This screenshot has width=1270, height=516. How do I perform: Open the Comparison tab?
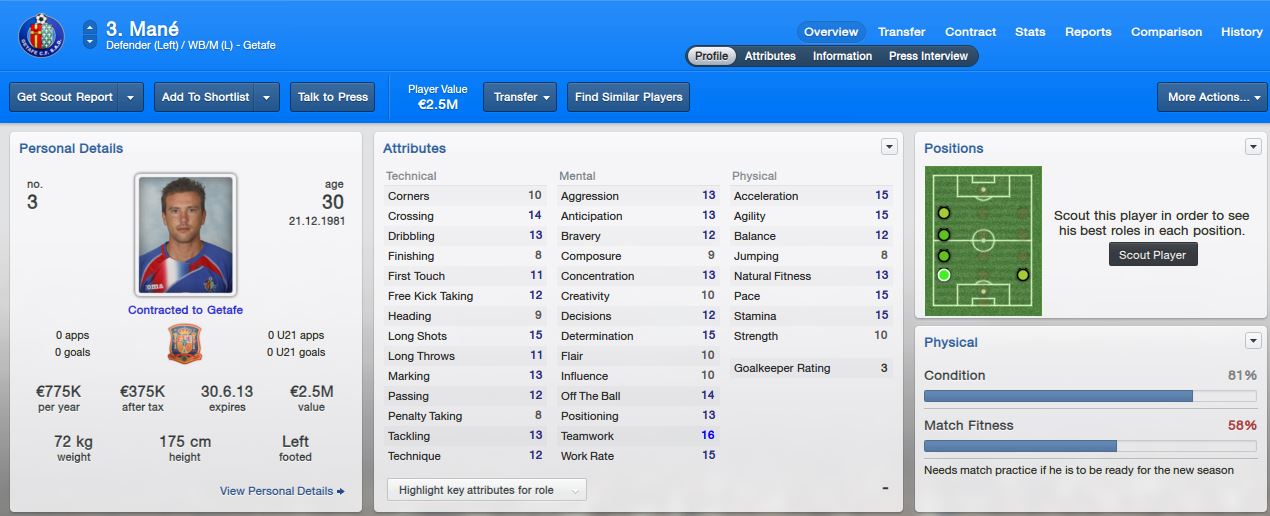[1166, 32]
